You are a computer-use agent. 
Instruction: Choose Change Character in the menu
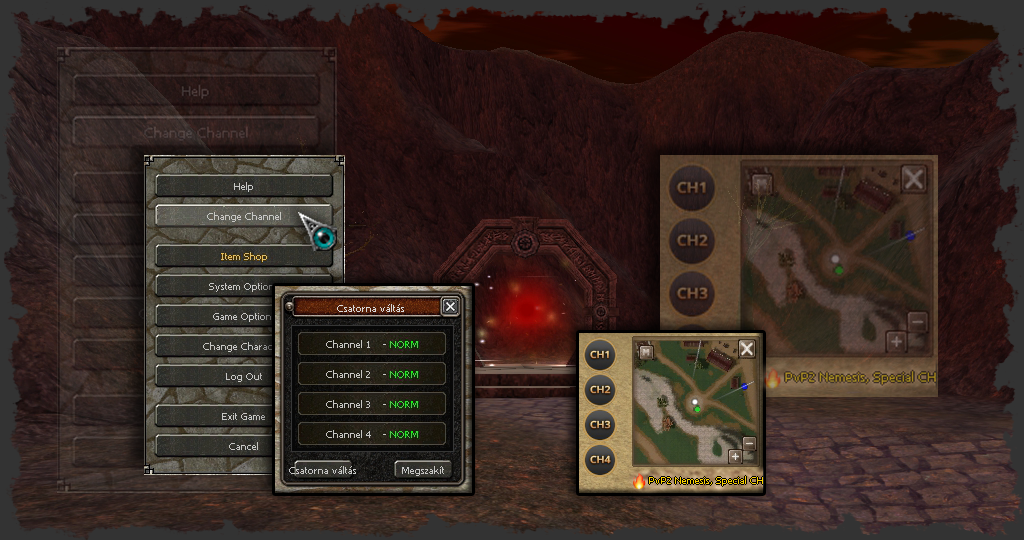click(x=212, y=347)
